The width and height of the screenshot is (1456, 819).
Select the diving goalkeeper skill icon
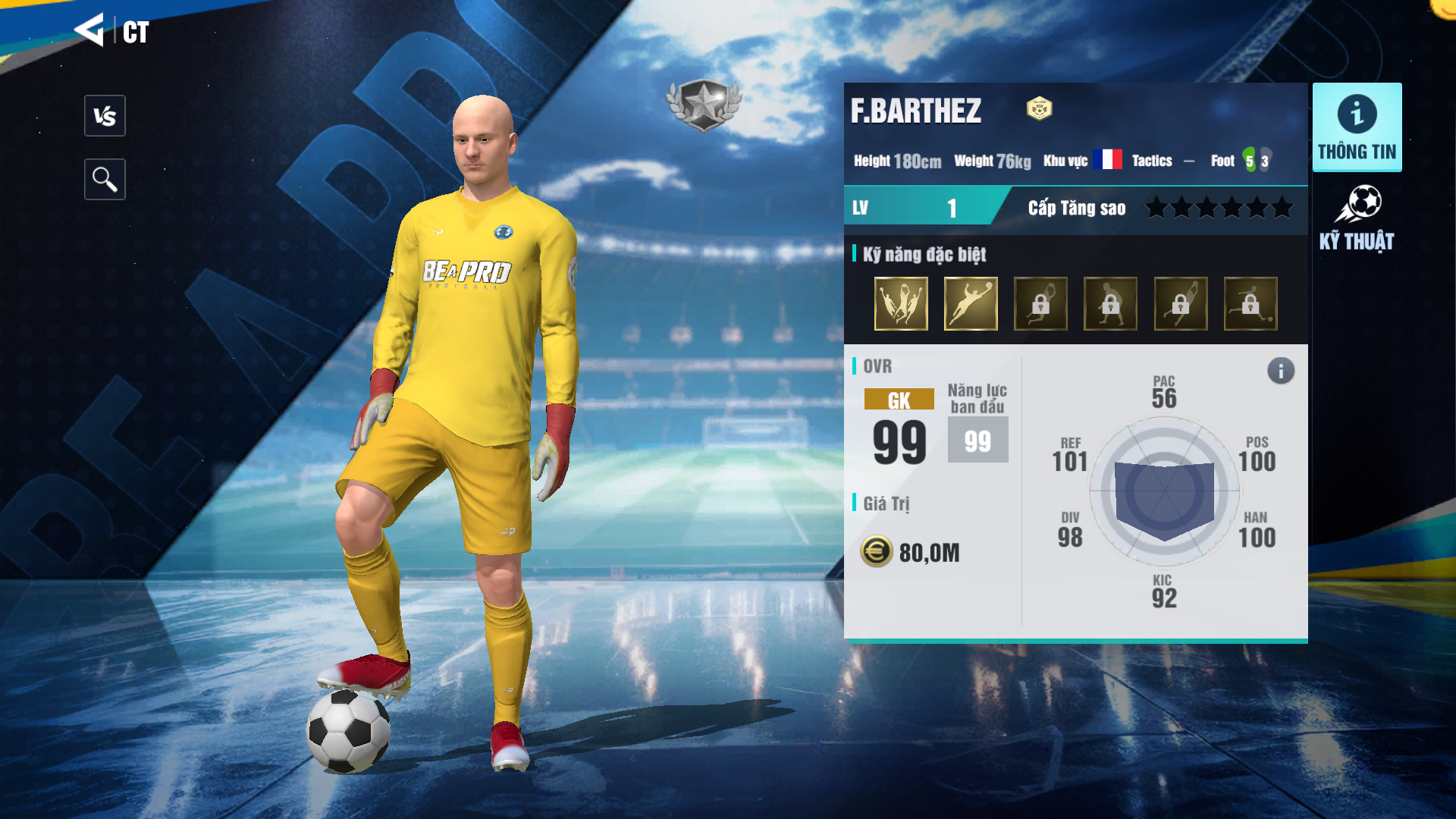(x=971, y=303)
